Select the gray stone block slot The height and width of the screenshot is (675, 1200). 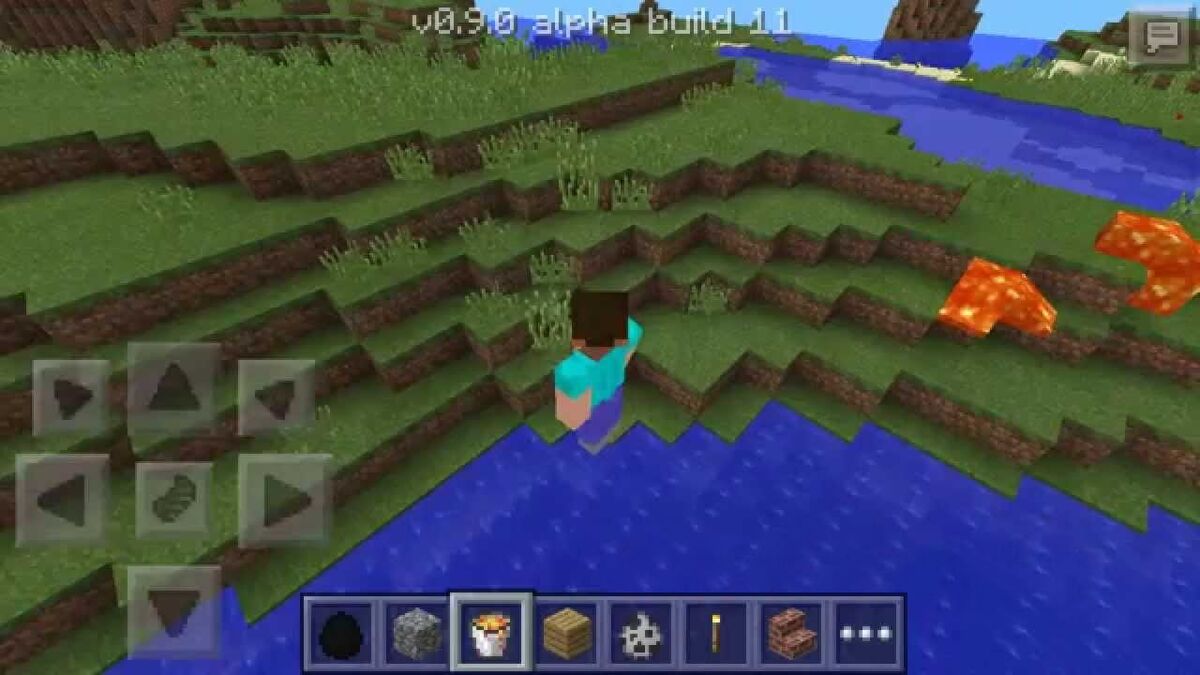coord(415,633)
